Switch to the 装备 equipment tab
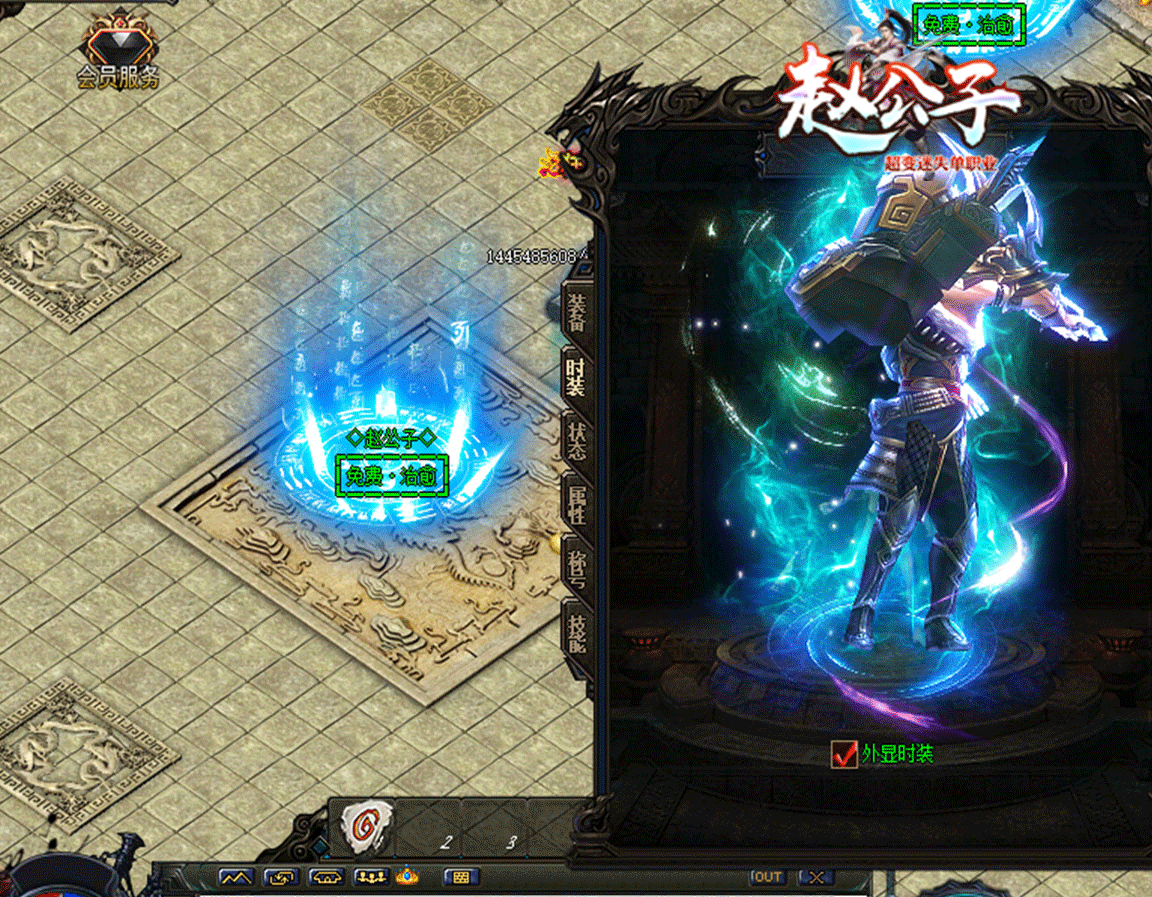Screen dimensions: 1152x897 point(578,310)
